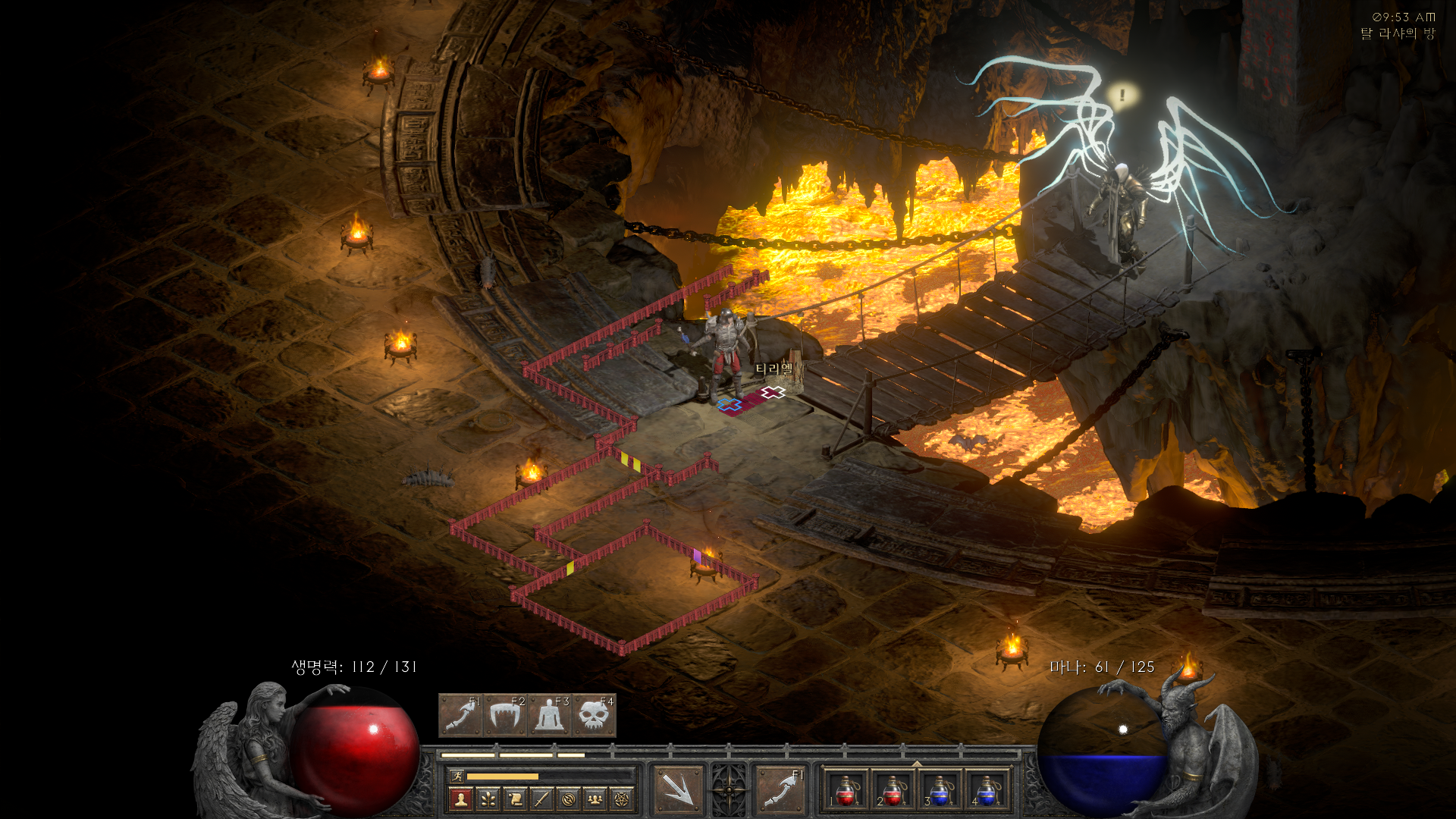Click the round spiral icon button

click(569, 799)
